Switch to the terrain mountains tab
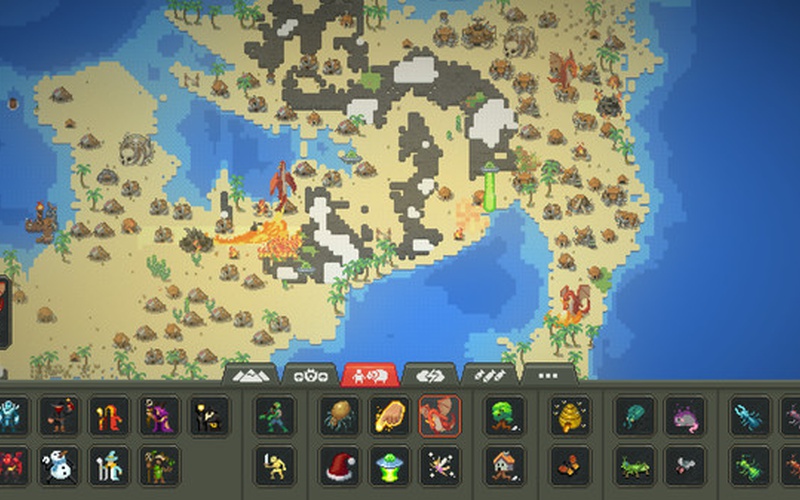The width and height of the screenshot is (800, 500). [250, 375]
